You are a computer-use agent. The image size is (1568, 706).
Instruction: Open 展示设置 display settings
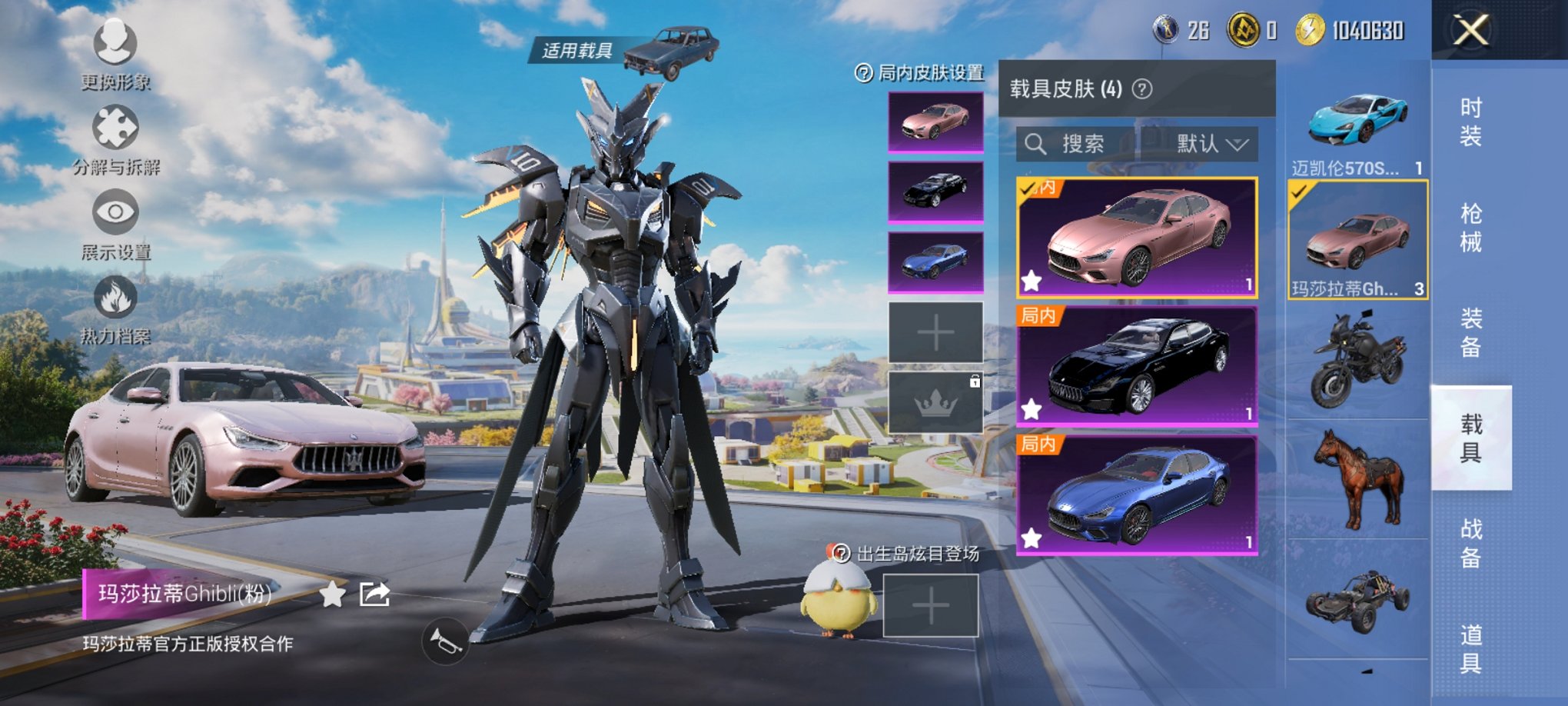click(115, 223)
